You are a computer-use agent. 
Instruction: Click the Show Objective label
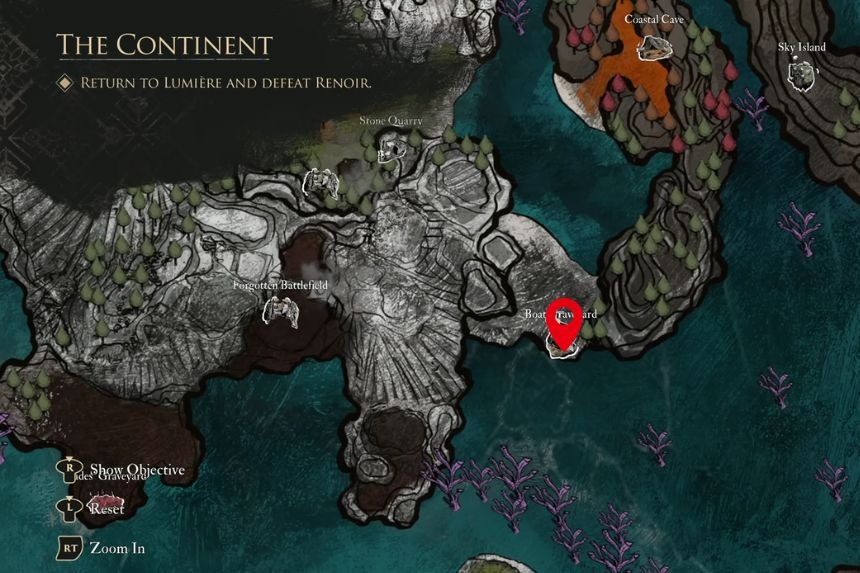click(136, 470)
